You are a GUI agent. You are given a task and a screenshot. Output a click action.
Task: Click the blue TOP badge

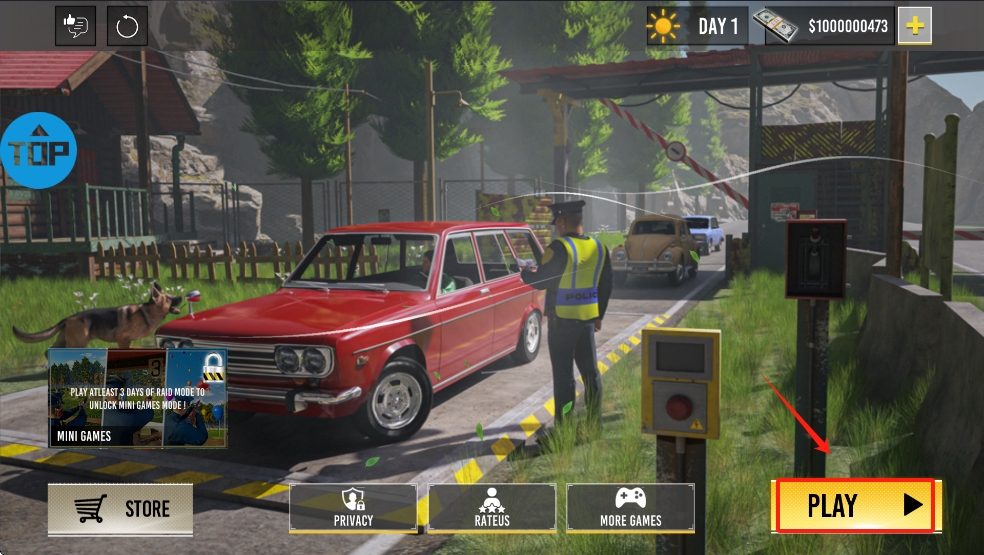pyautogui.click(x=38, y=151)
